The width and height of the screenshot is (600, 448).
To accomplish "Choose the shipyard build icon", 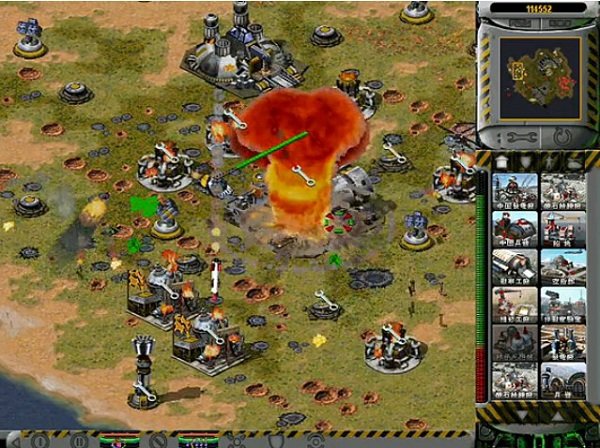I will coord(563,228).
